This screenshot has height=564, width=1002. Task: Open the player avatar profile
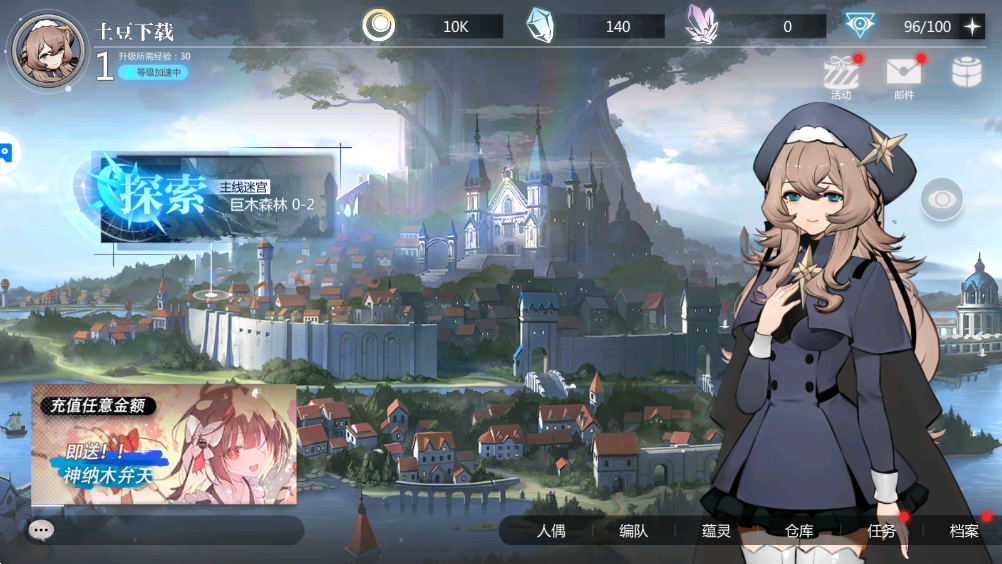46,51
